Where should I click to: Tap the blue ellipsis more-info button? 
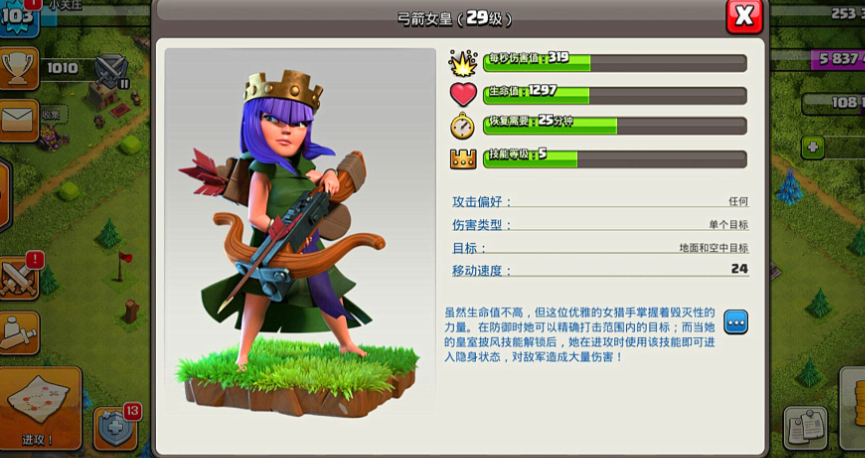pyautogui.click(x=736, y=322)
